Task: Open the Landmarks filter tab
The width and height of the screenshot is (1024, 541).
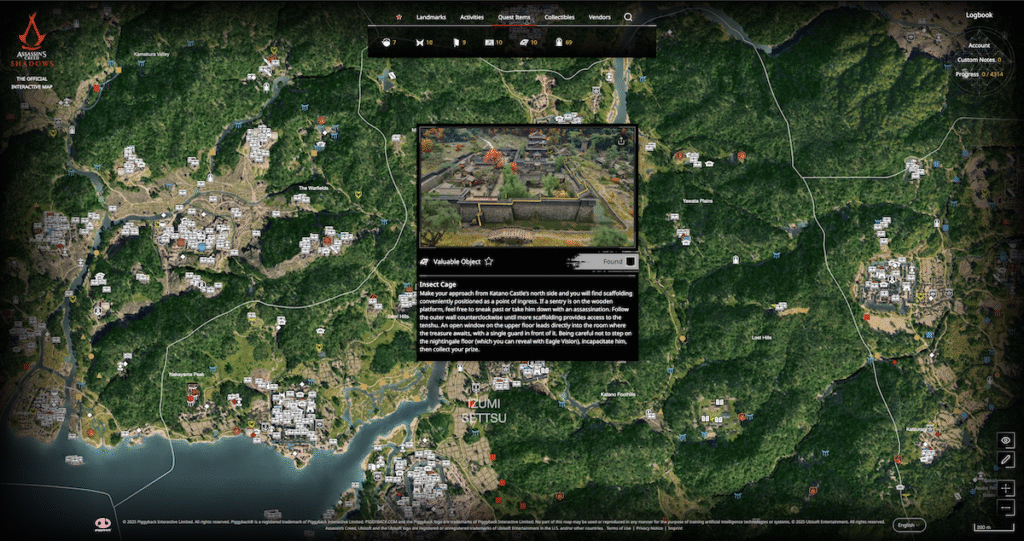Action: tap(431, 17)
